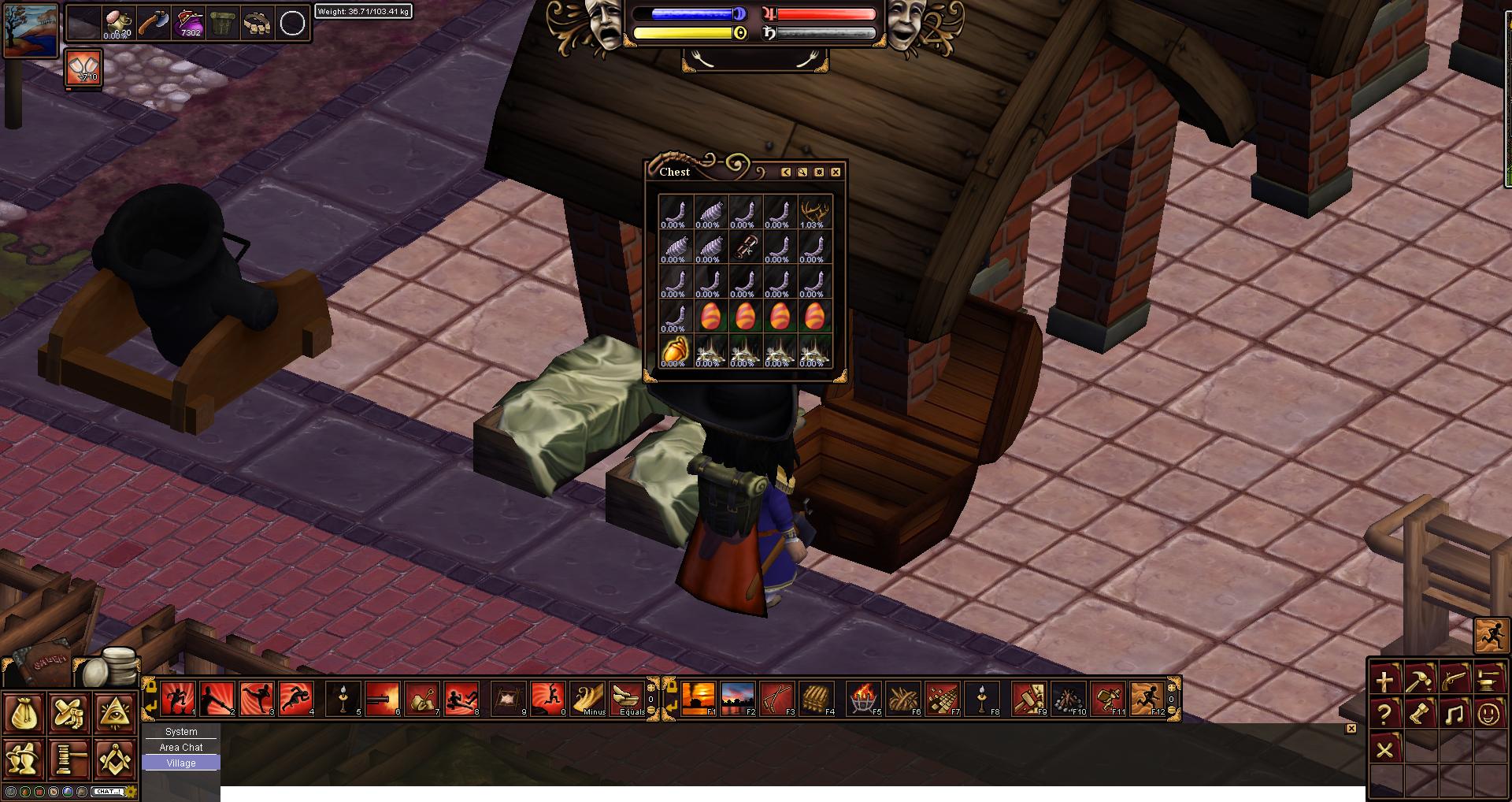Open the flintlock pistol action menu
The width and height of the screenshot is (1512, 802).
pyautogui.click(x=1454, y=680)
